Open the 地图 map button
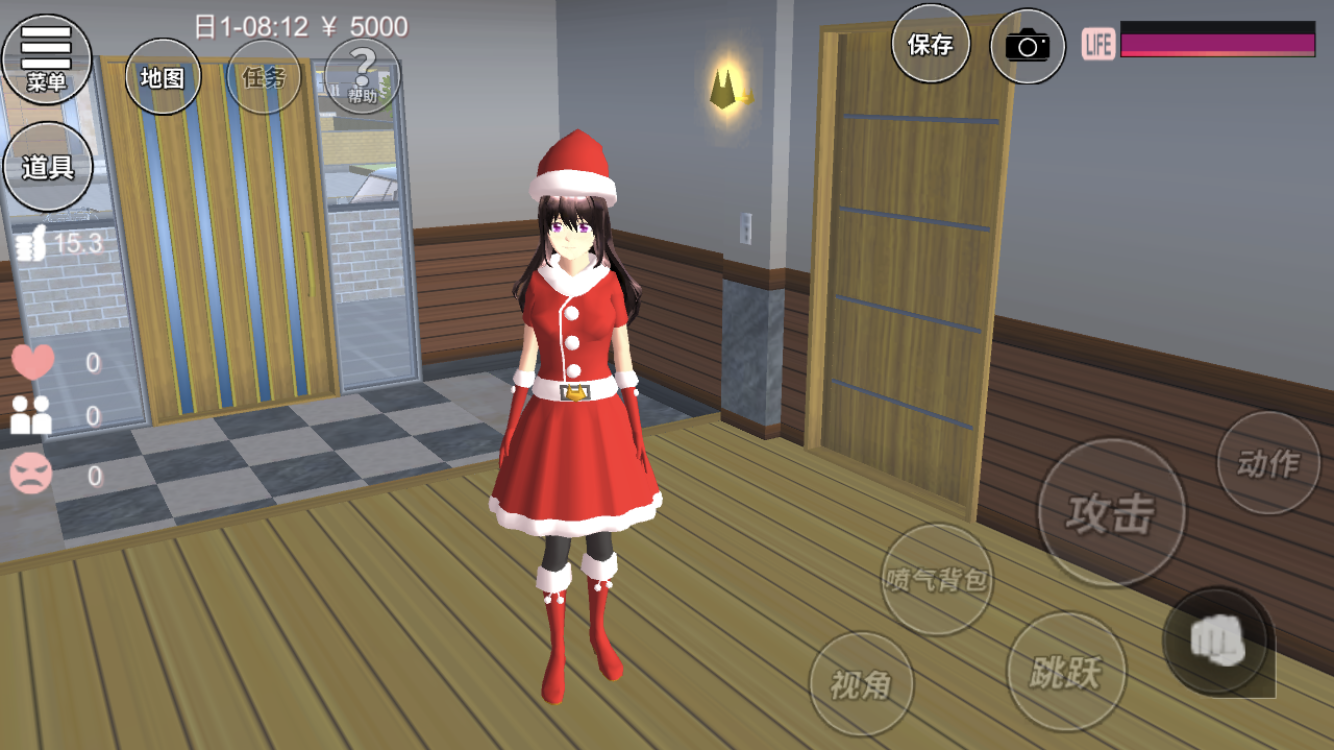Image resolution: width=1334 pixels, height=750 pixels. (x=162, y=77)
